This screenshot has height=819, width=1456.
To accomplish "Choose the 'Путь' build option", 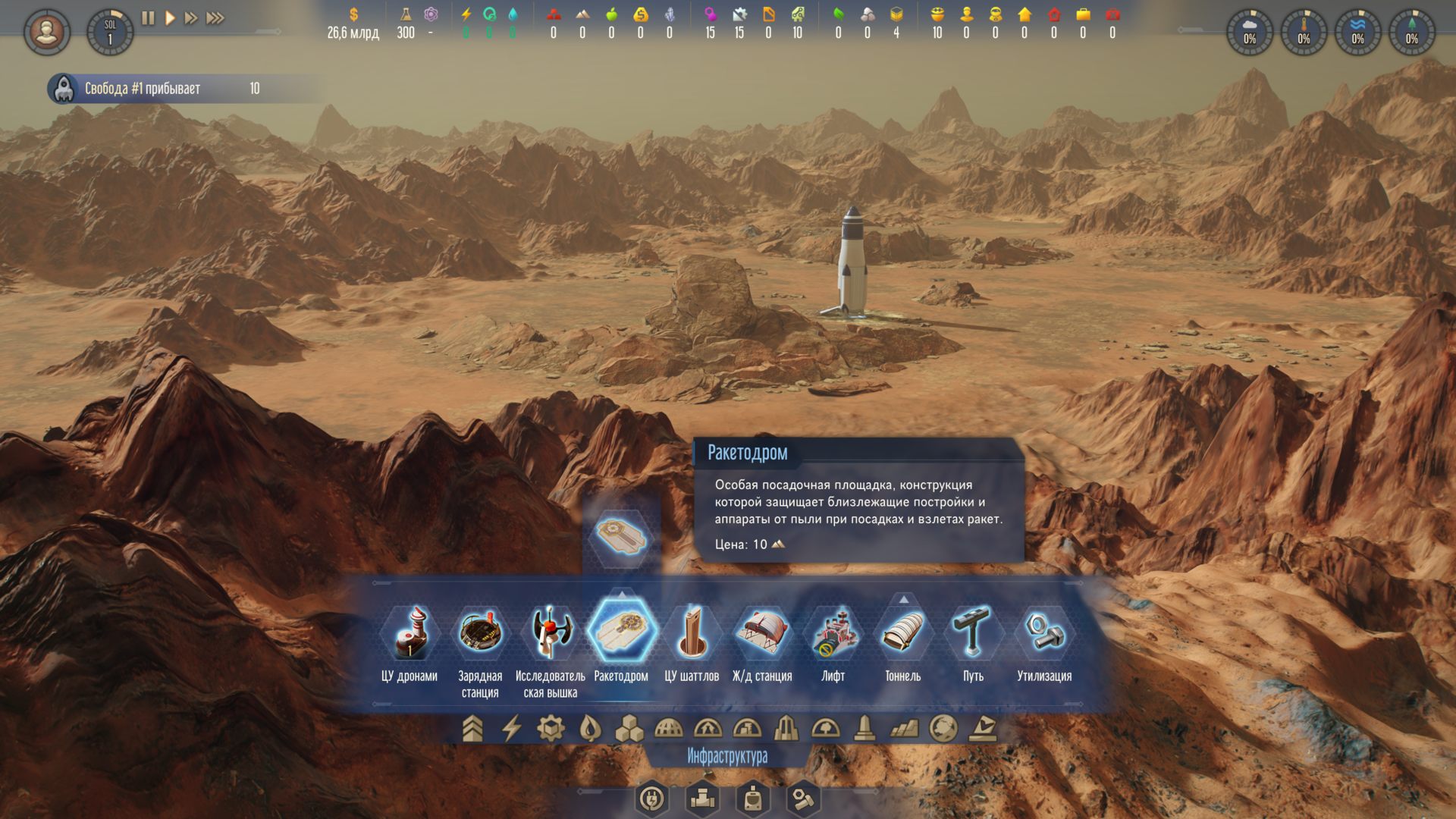I will (x=974, y=632).
